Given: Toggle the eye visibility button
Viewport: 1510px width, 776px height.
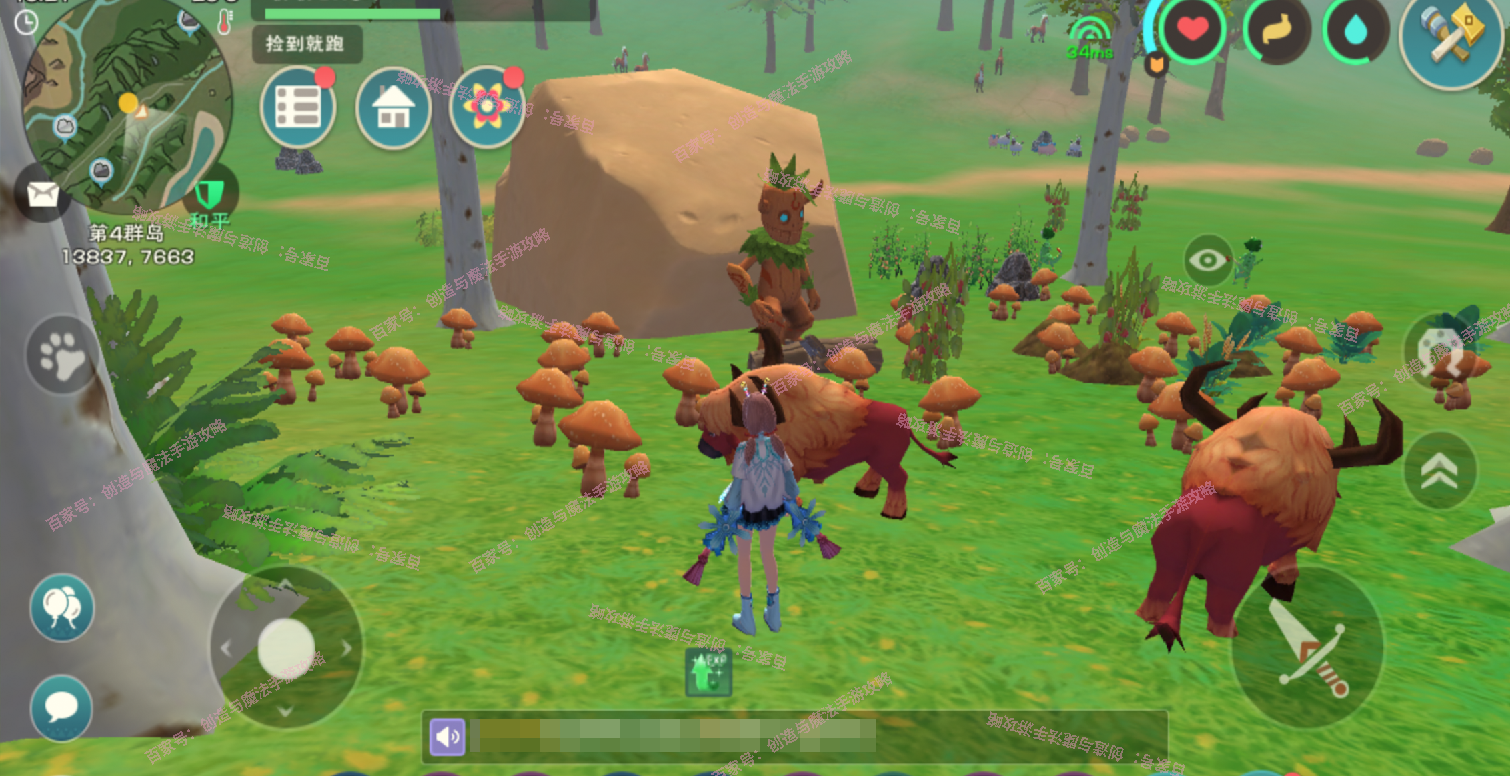Looking at the screenshot, I should click(1208, 261).
